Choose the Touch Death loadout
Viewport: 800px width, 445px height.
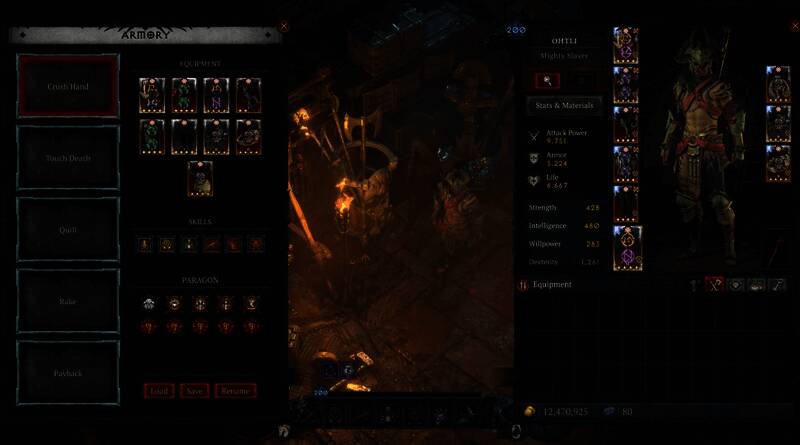click(x=68, y=158)
